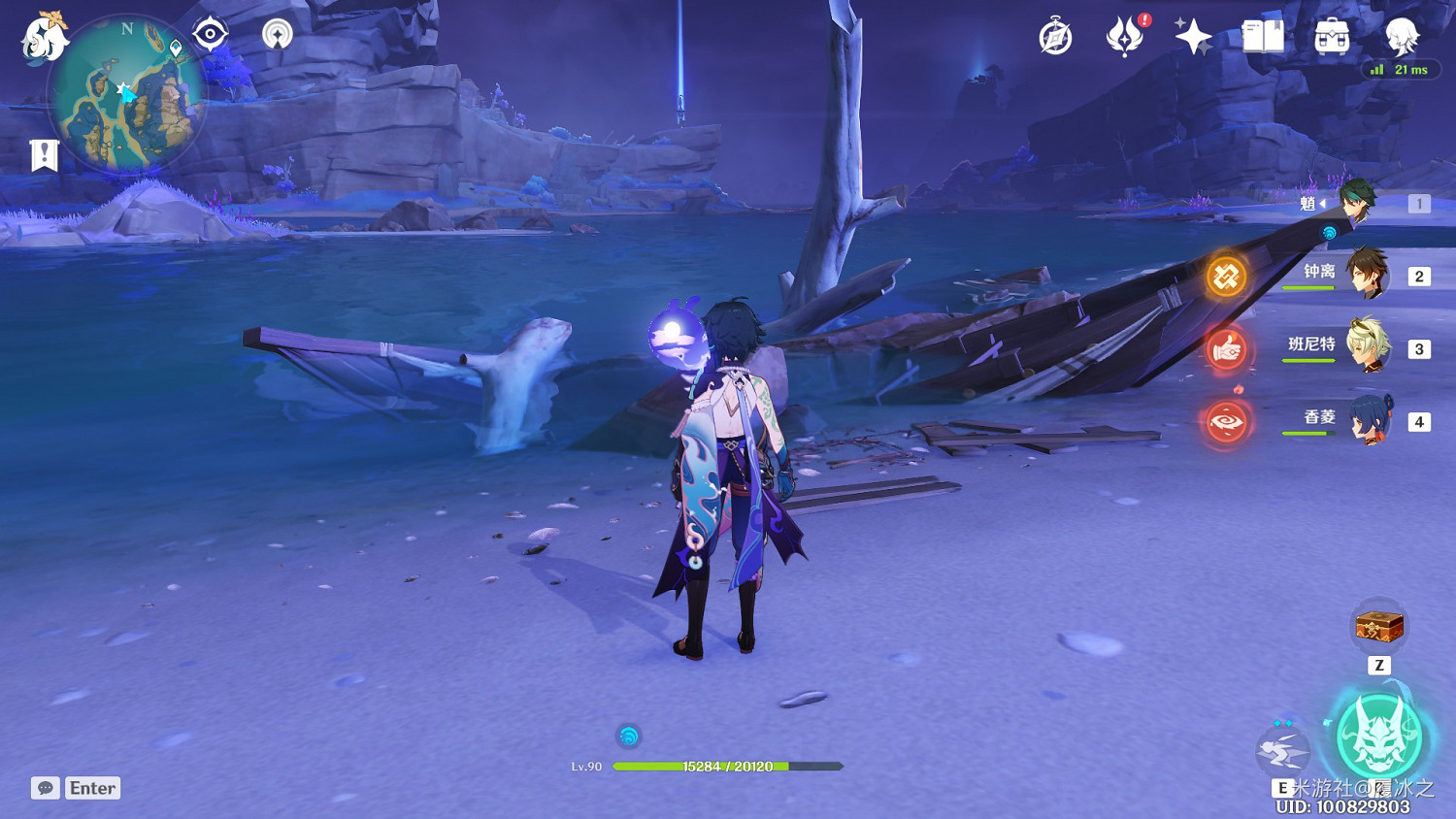This screenshot has height=819, width=1456.
Task: Open the chat speech bubble
Action: (x=45, y=788)
